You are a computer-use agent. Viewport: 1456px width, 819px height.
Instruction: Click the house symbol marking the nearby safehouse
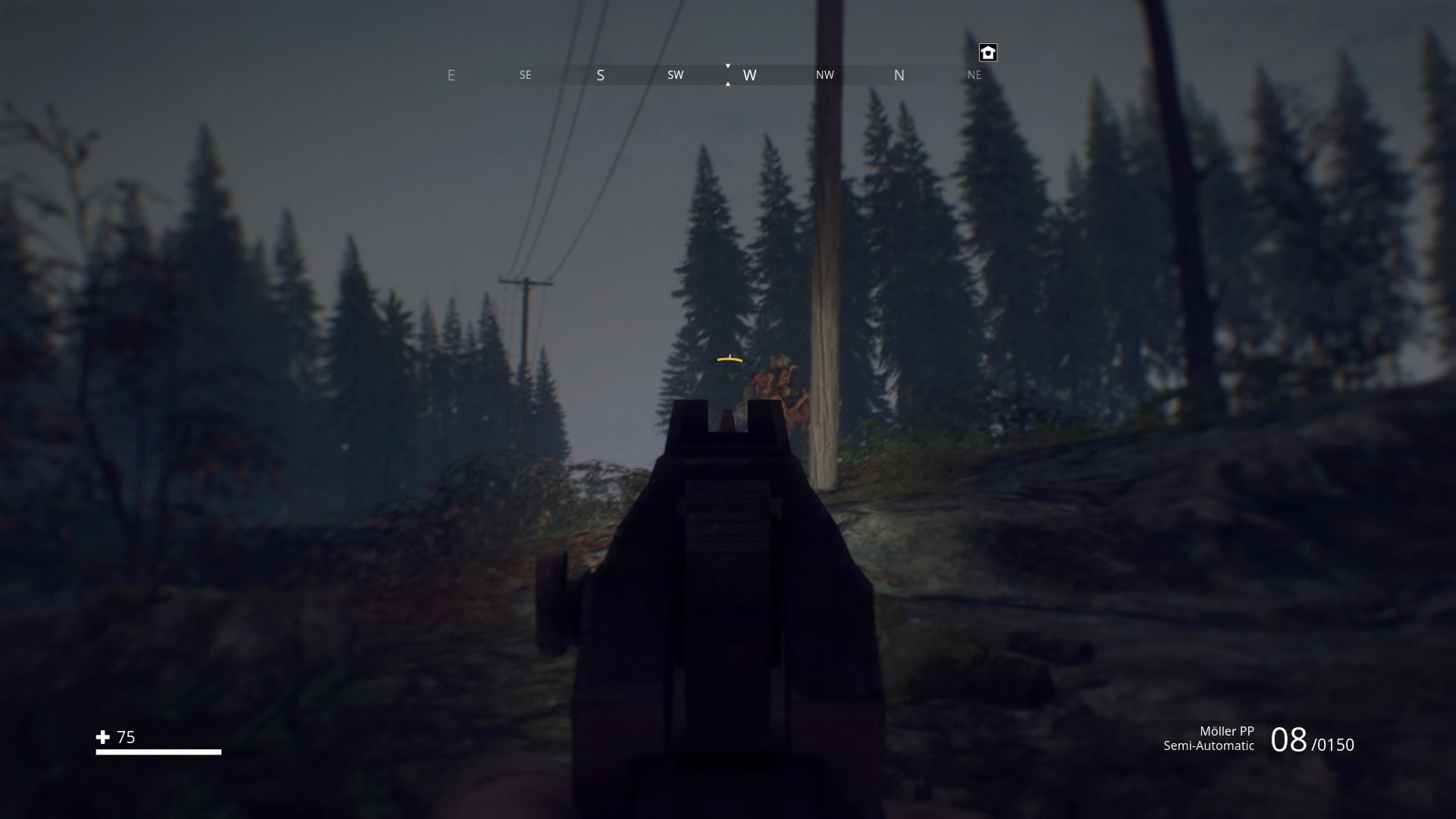click(988, 52)
